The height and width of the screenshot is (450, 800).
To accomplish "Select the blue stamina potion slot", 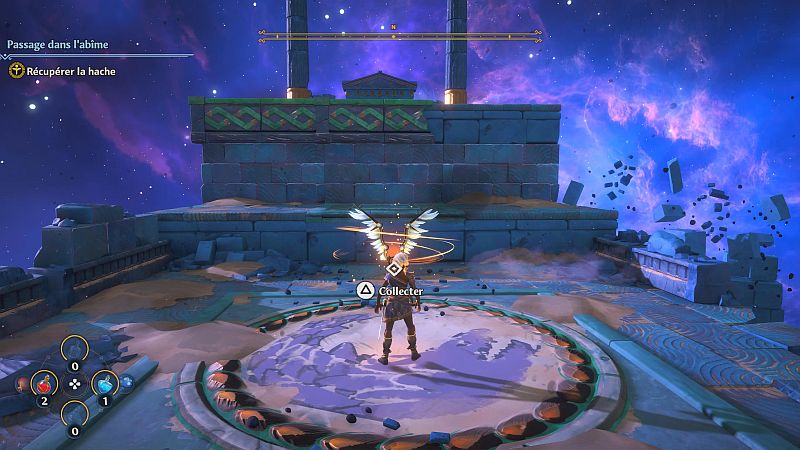I will pyautogui.click(x=106, y=383).
